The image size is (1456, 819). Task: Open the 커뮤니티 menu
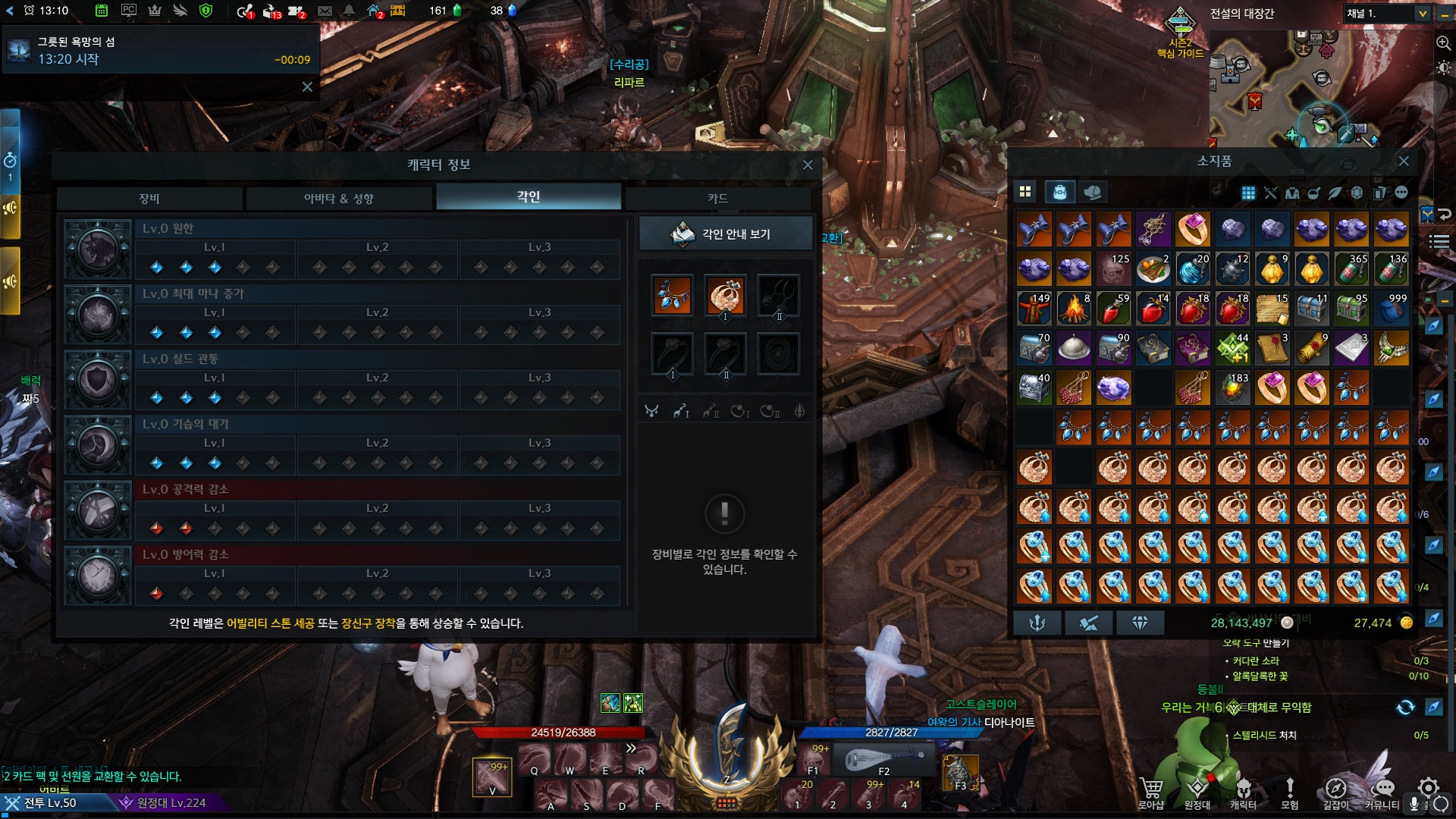tap(1382, 791)
